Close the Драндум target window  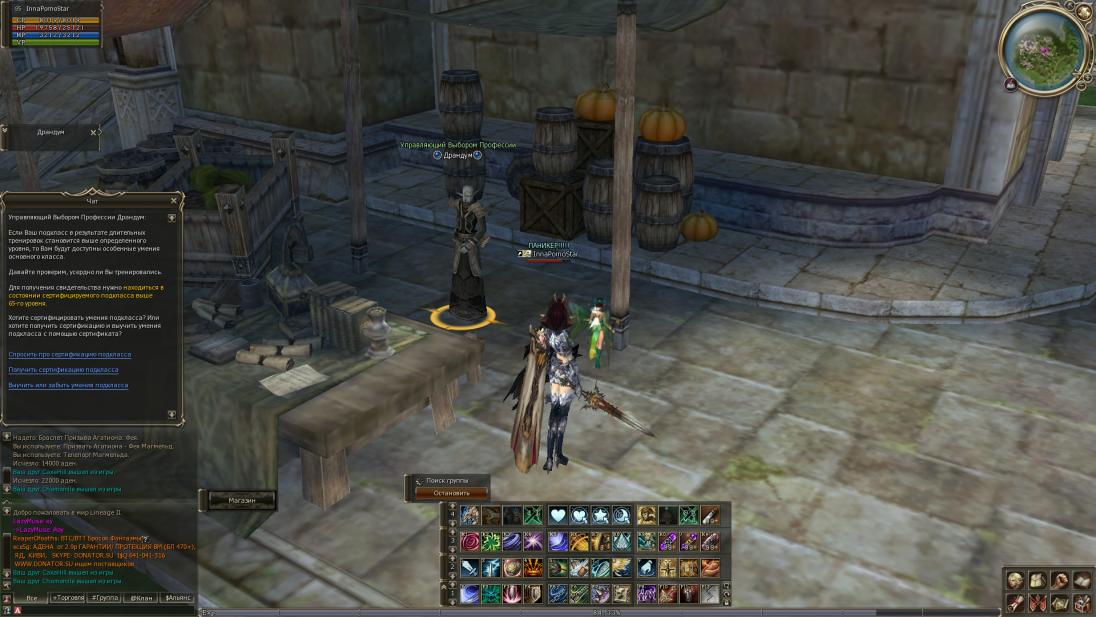click(x=94, y=132)
